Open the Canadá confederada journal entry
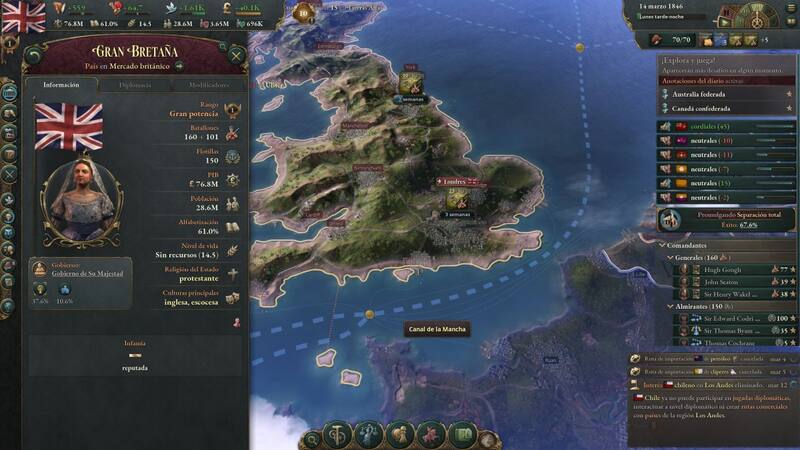 point(701,108)
